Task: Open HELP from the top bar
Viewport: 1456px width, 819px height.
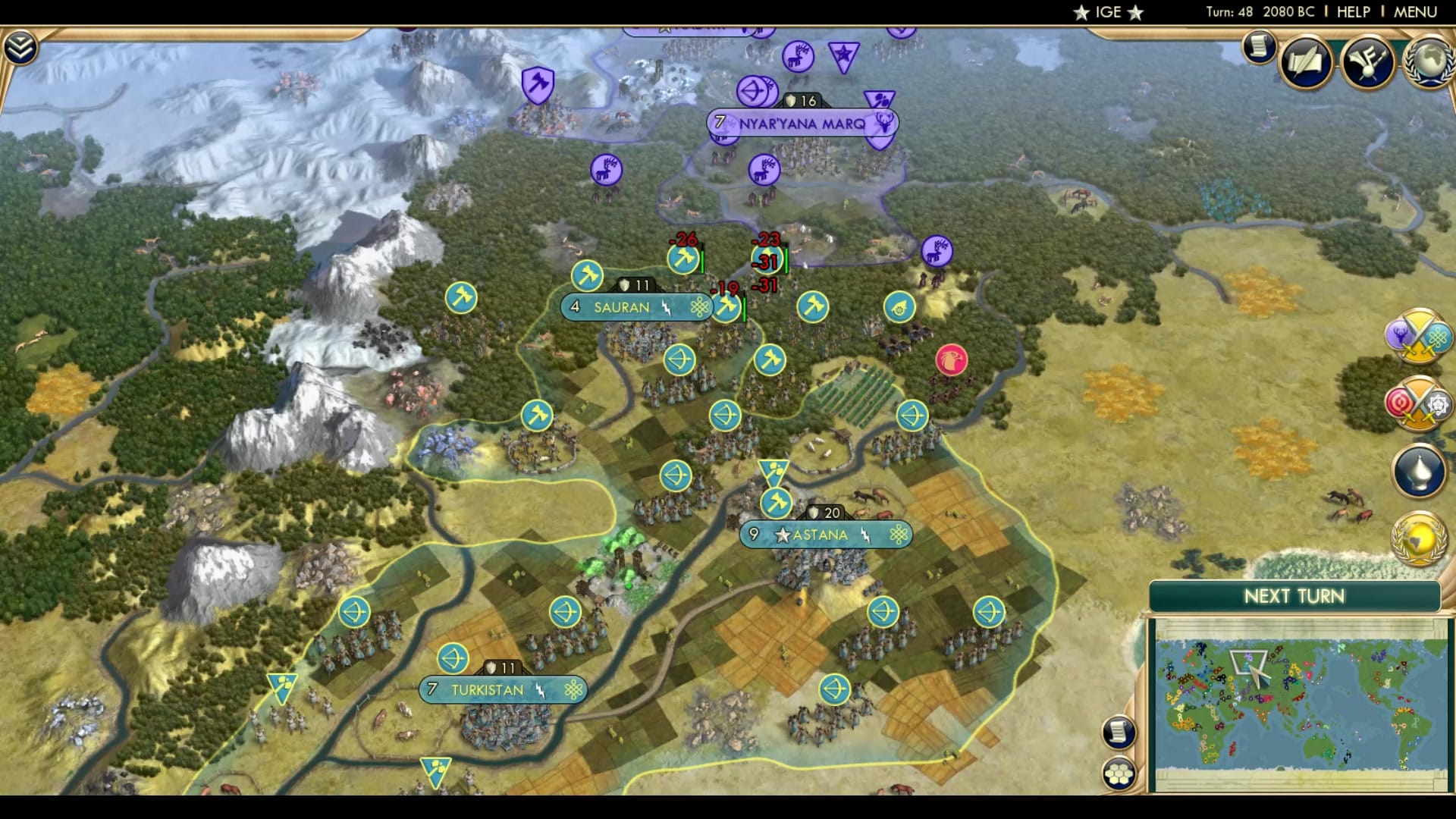Action: (1353, 11)
